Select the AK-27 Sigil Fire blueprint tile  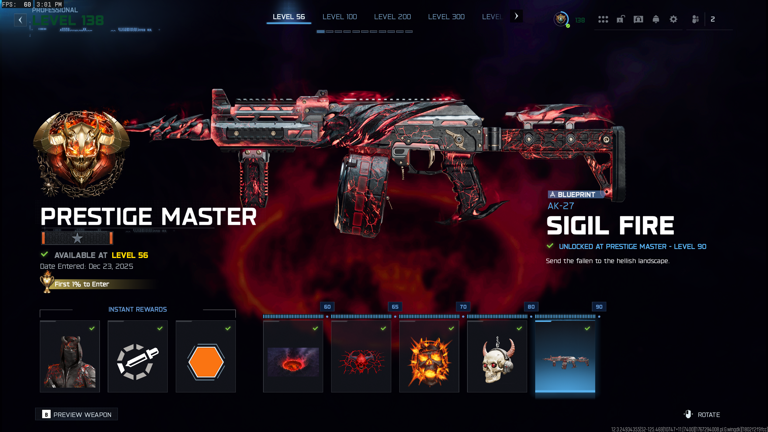(x=565, y=357)
